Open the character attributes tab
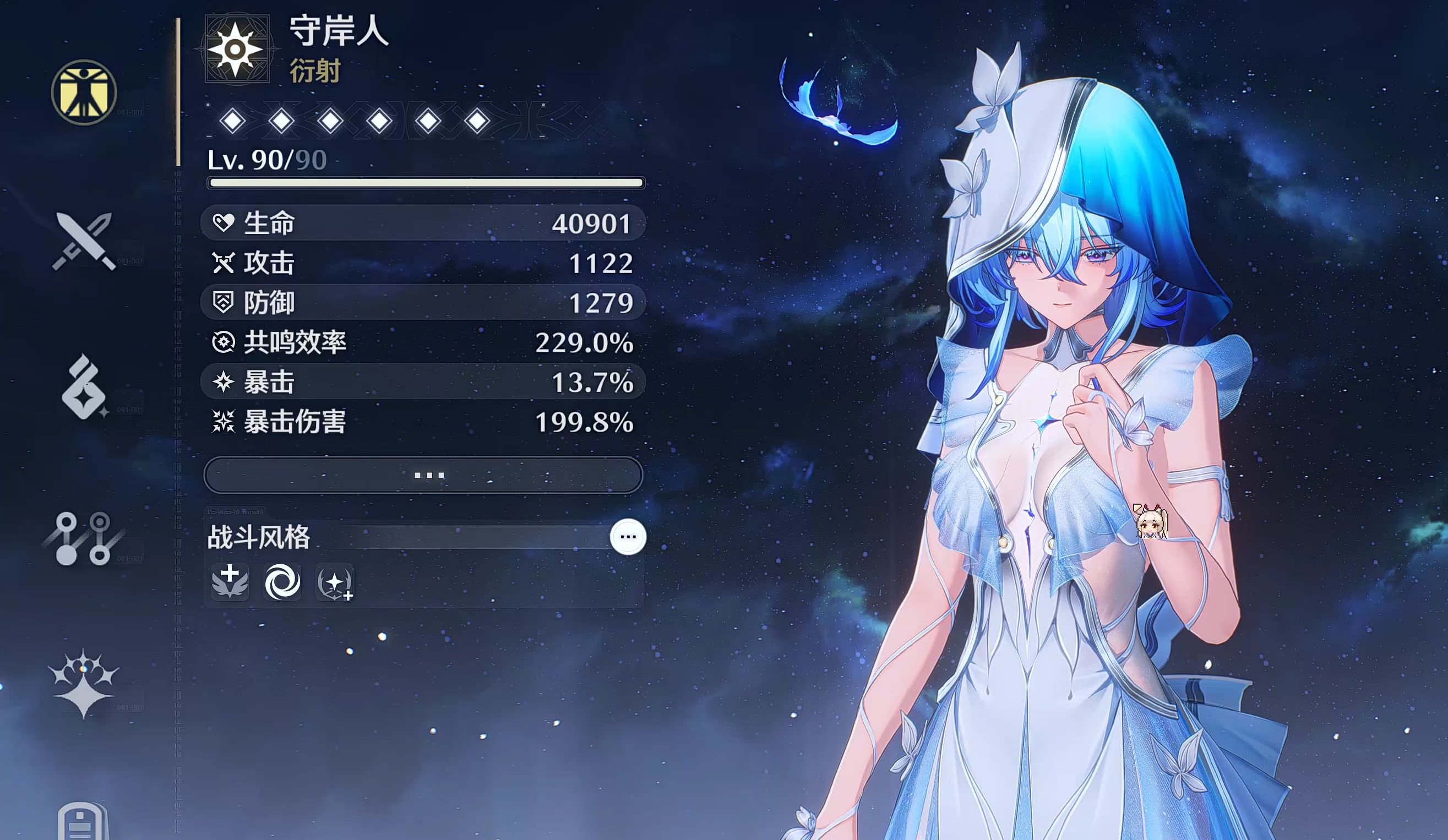 pyautogui.click(x=84, y=92)
